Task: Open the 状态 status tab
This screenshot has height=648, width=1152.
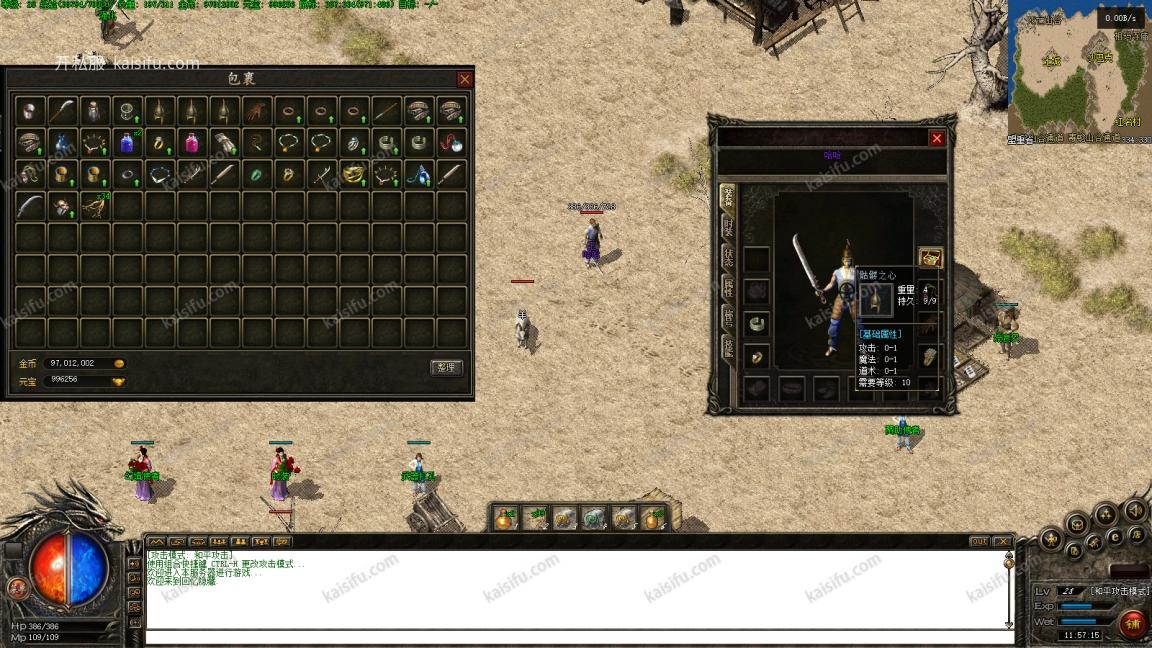Action: [x=727, y=258]
